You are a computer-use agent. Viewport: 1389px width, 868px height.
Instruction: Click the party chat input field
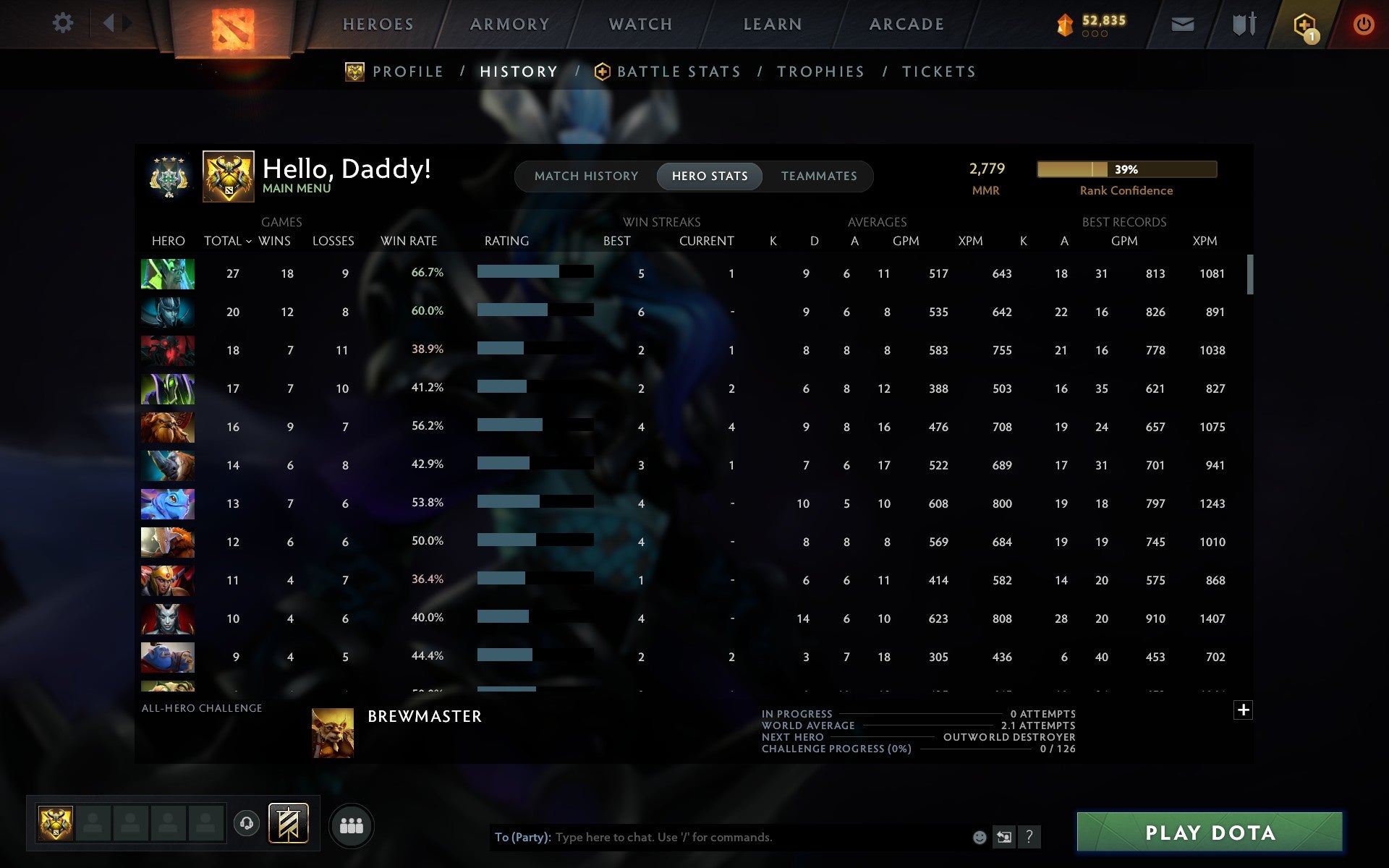[x=723, y=838]
